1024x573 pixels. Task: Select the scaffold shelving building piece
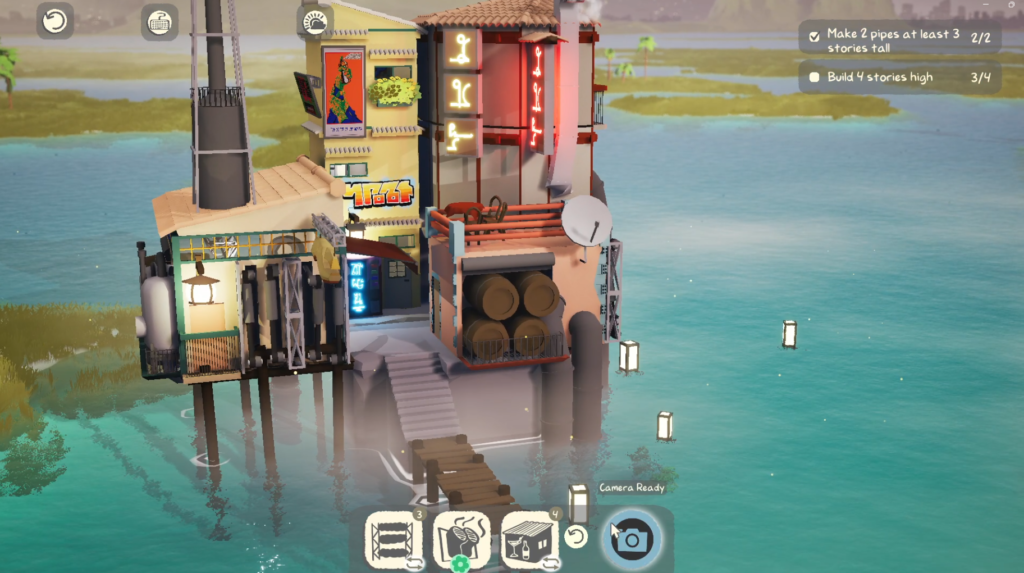[392, 540]
